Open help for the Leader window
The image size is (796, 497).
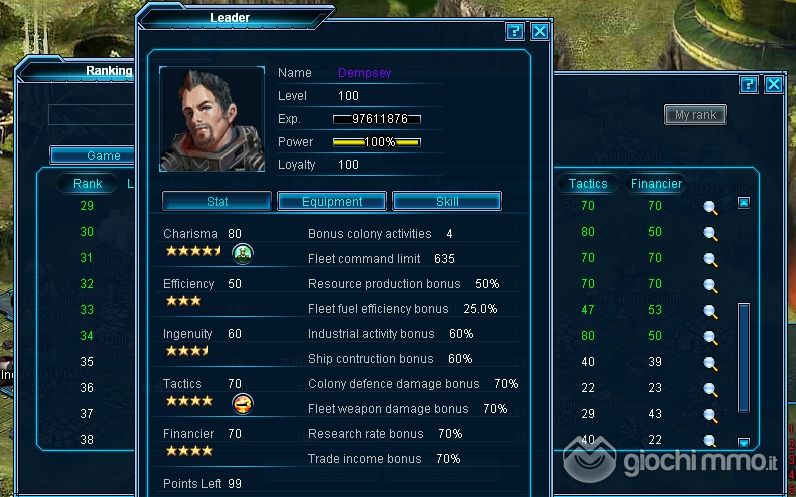[x=515, y=32]
